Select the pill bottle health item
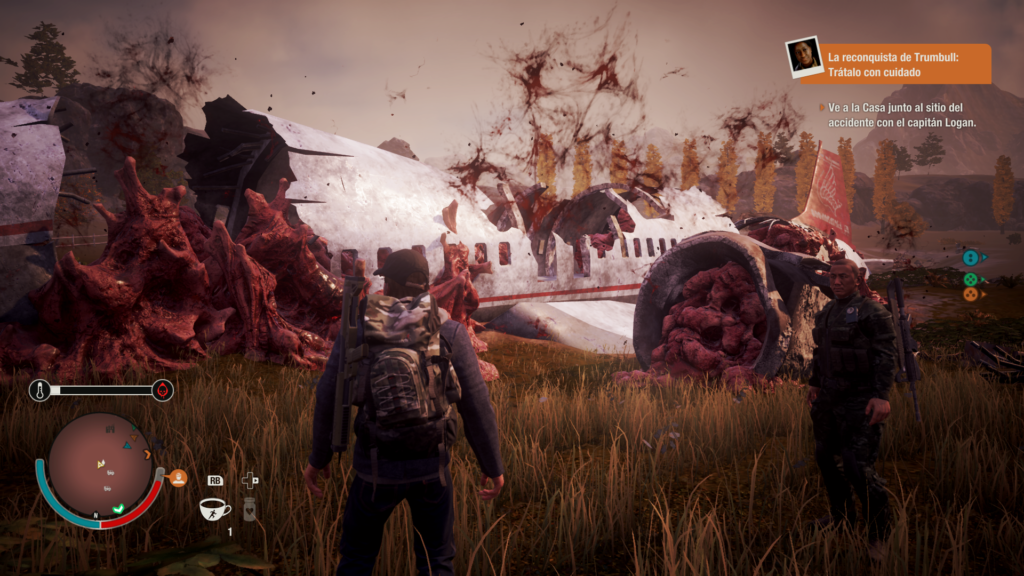Screen dimensions: 1024x576 pos(249,509)
